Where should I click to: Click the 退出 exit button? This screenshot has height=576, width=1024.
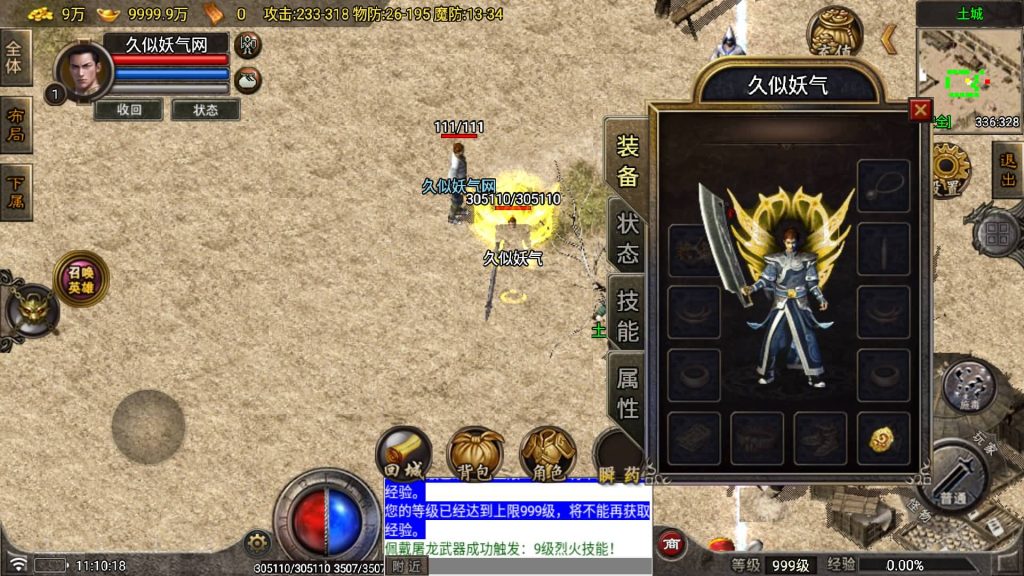[1006, 170]
